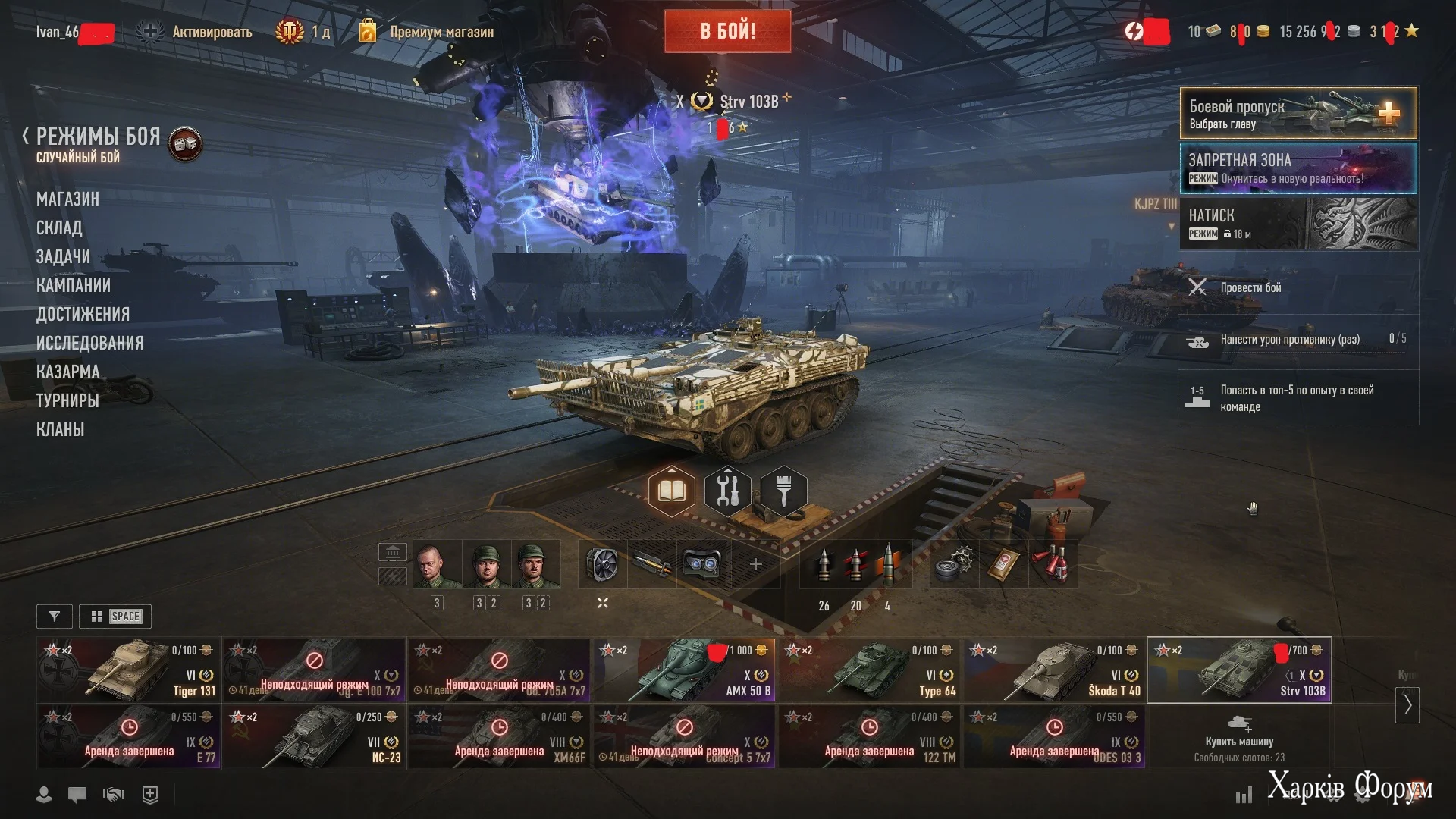Go to СКЛАД in the side menu
The width and height of the screenshot is (1456, 819).
(59, 227)
